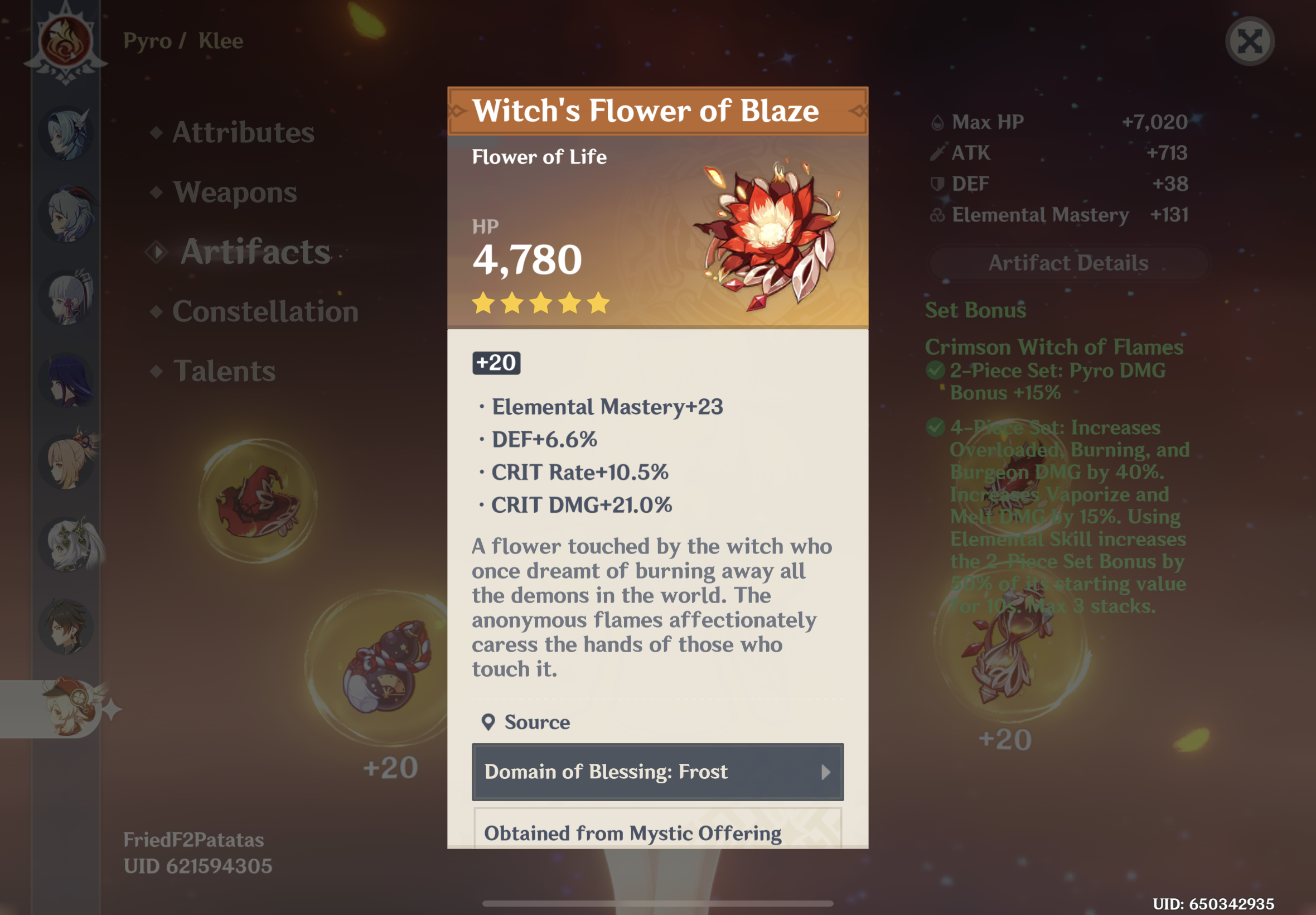Click the Elemental Mastery stat icon
Image resolution: width=1316 pixels, height=915 pixels.
tap(938, 215)
